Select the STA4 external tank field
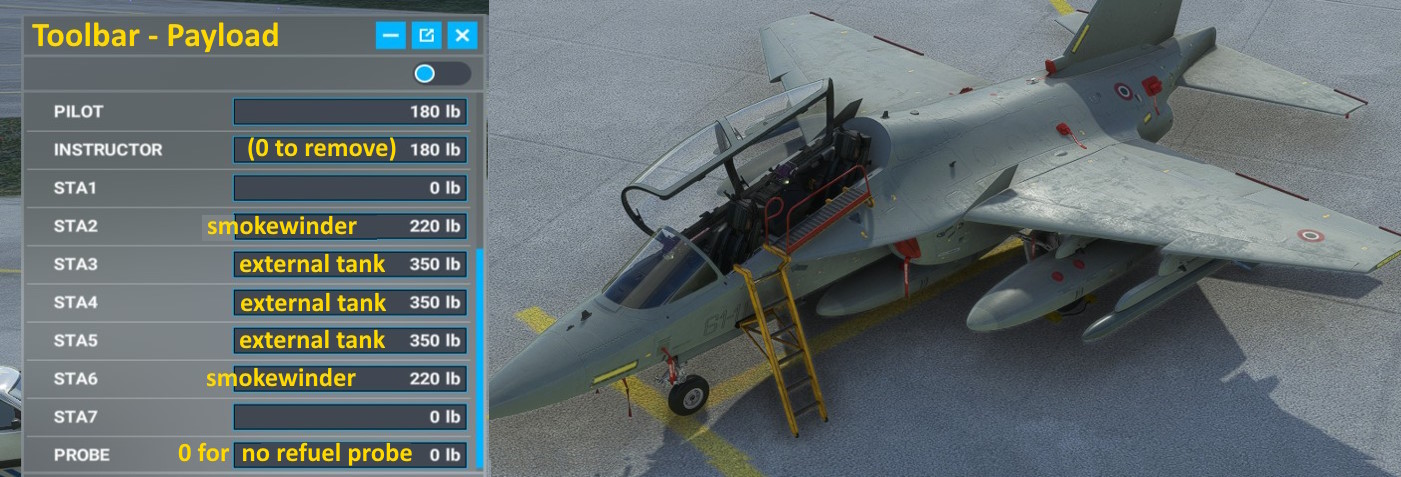Viewport: 1401px width, 477px height. [350, 303]
